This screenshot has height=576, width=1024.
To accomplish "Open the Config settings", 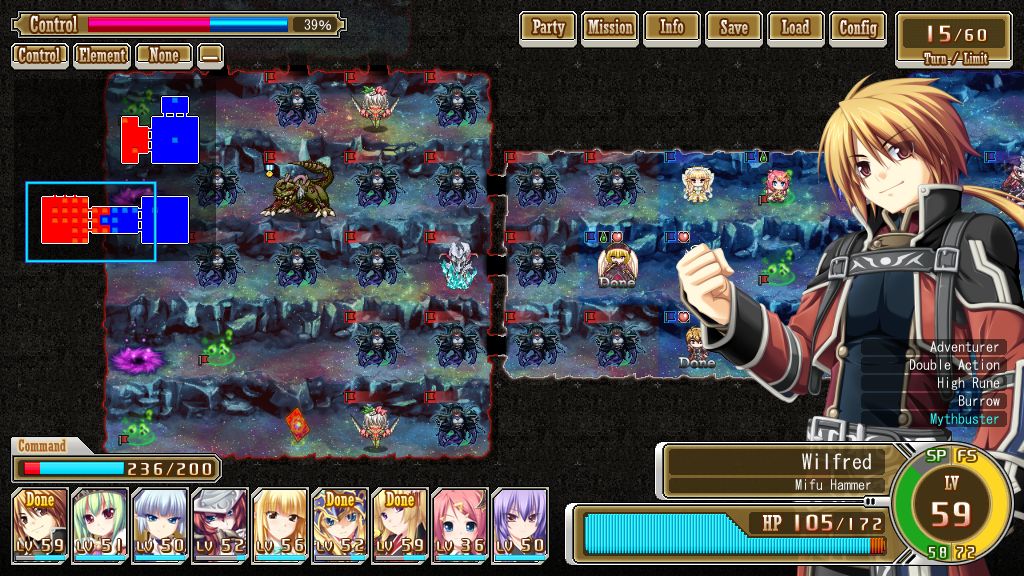I will pyautogui.click(x=858, y=28).
